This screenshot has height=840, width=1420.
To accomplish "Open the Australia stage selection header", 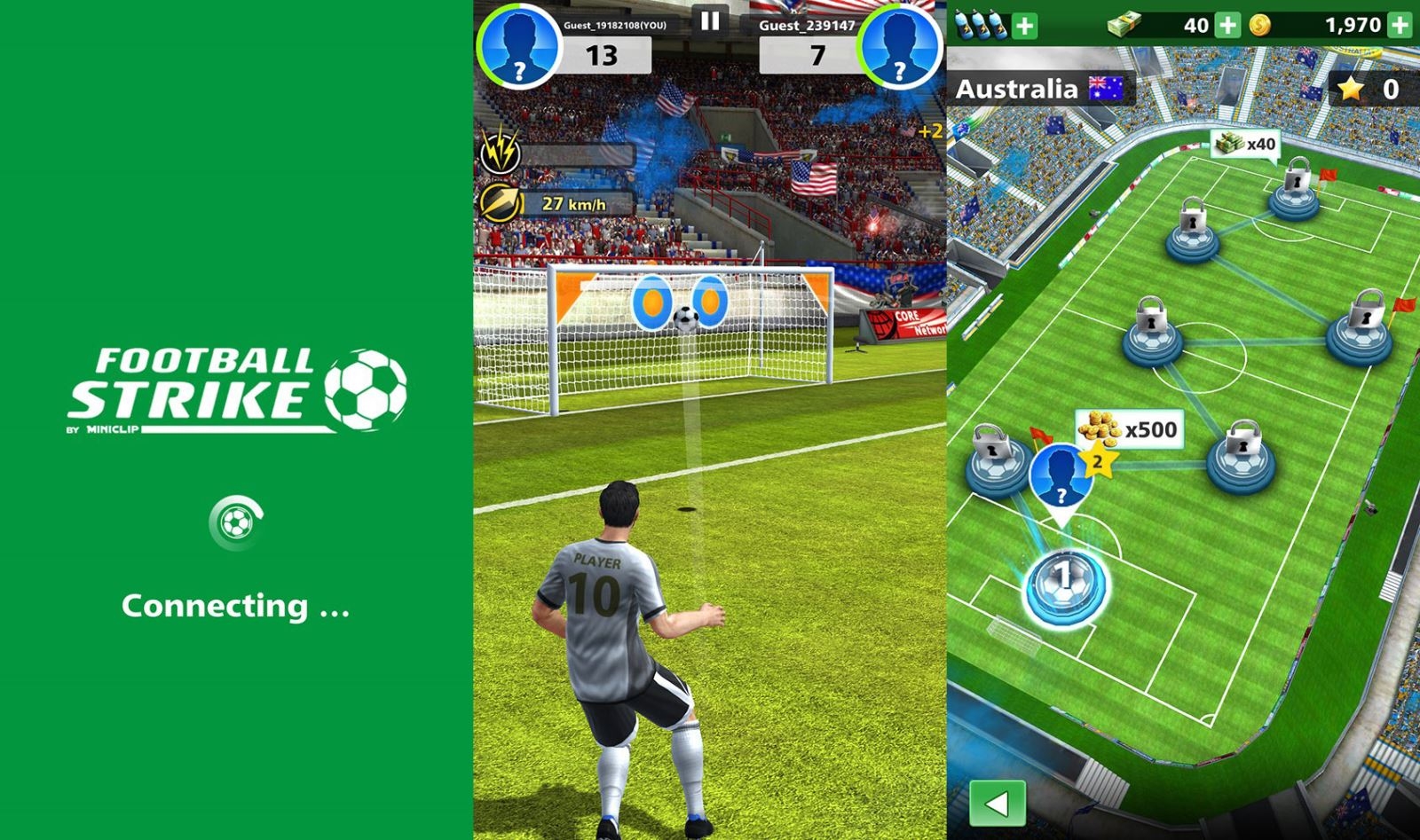I will point(1029,86).
